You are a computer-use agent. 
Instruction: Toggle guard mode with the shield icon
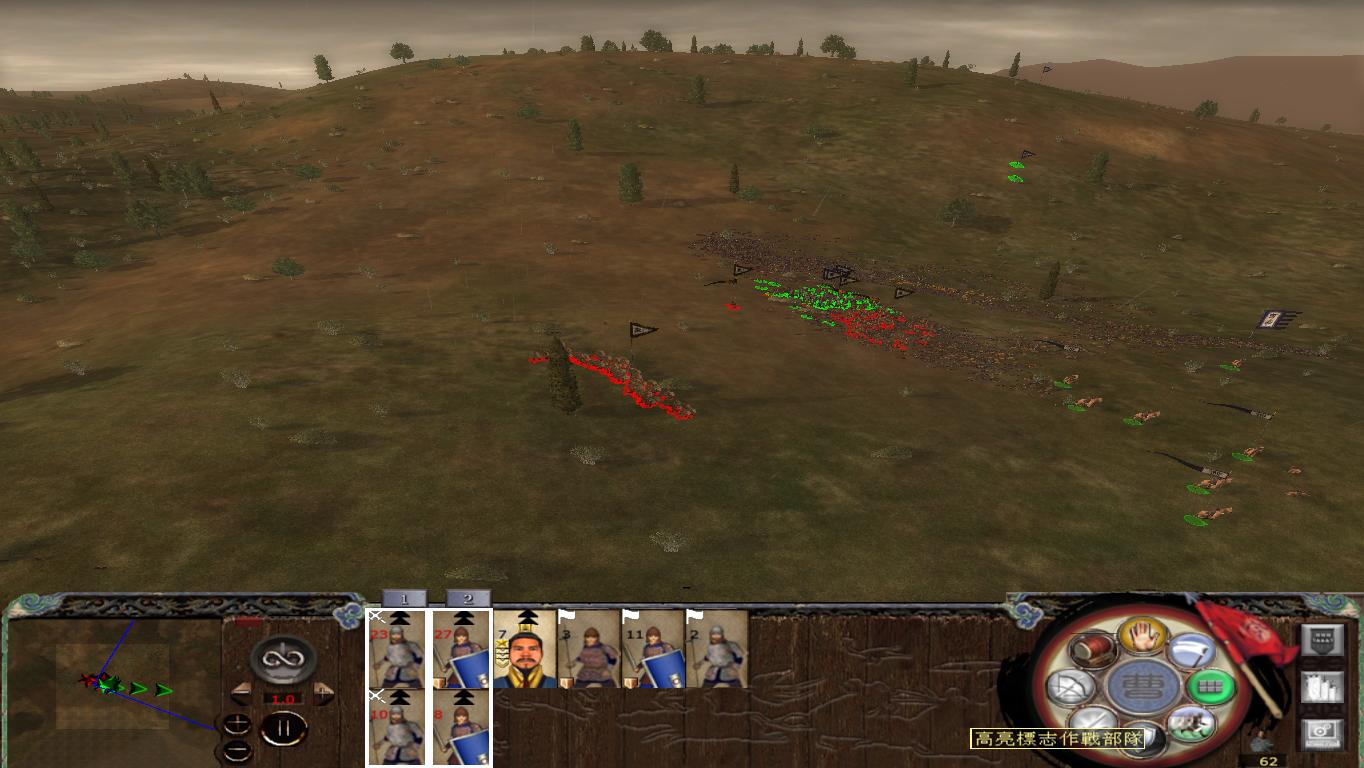point(1139,738)
